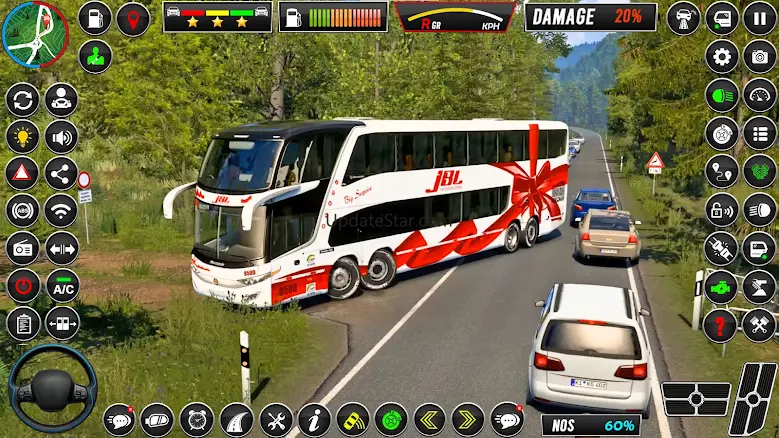Open the gear settings icon
779x438 pixels.
(721, 56)
